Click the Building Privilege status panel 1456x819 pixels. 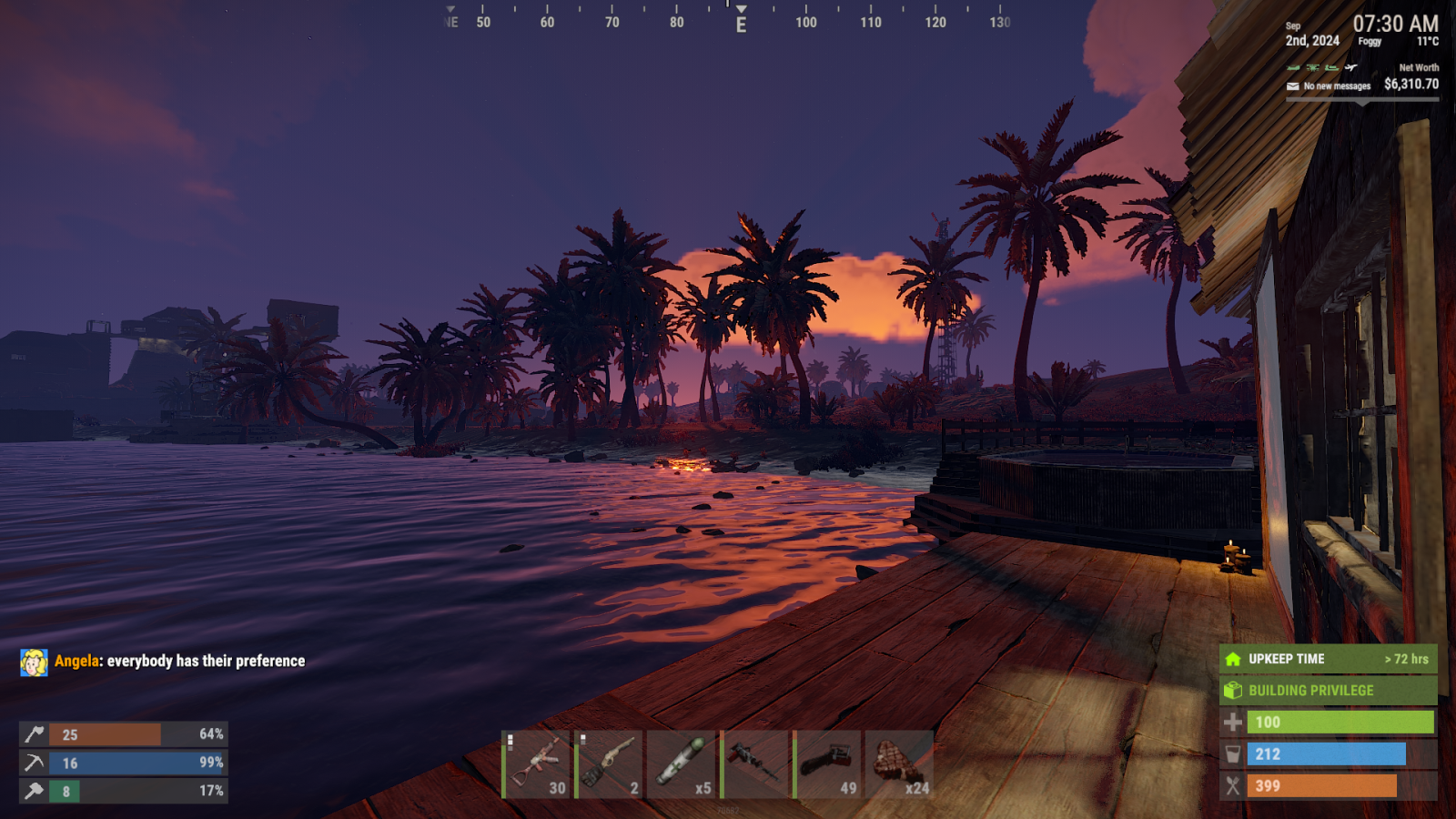pos(1328,691)
